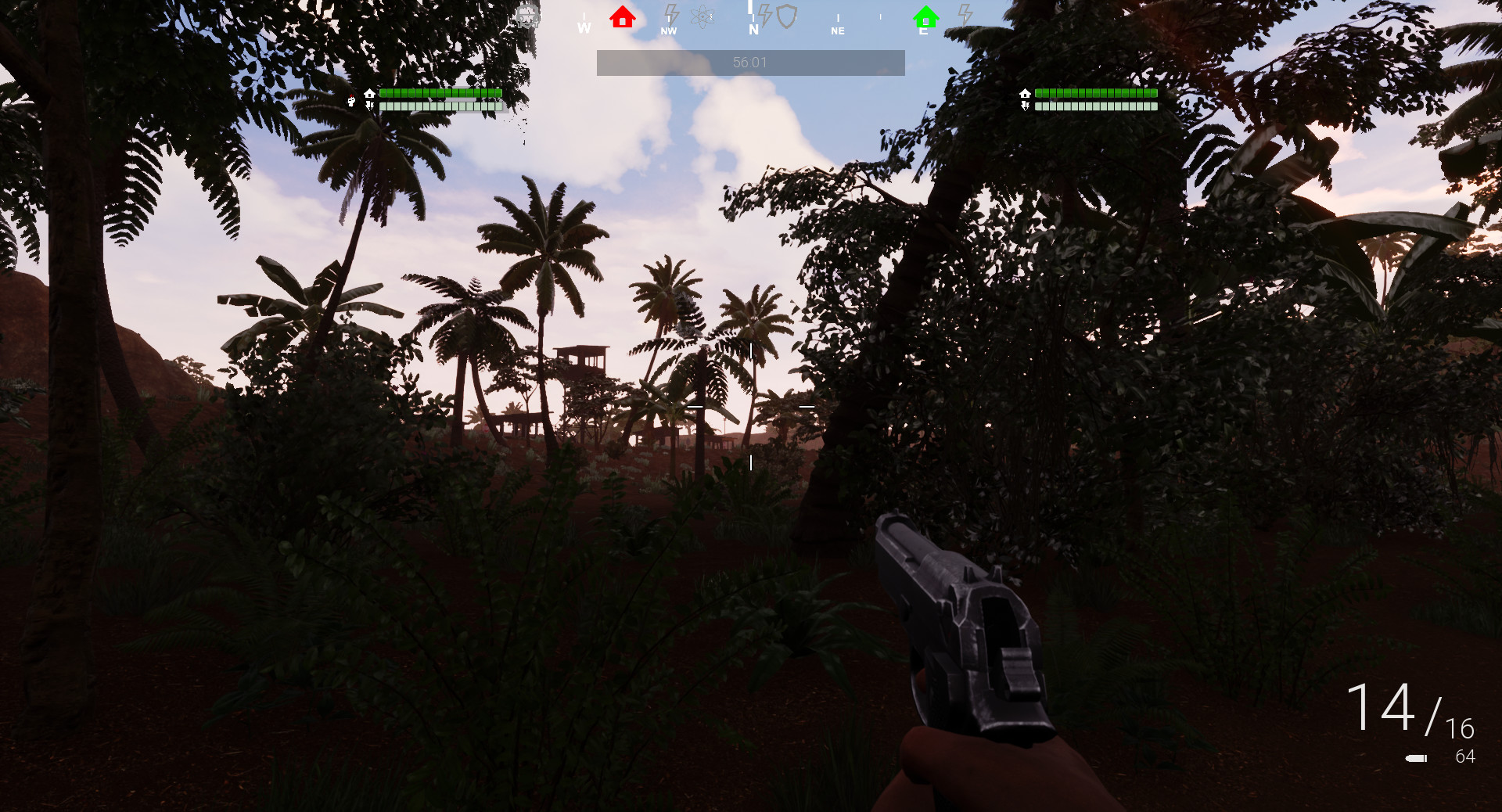Click the atom ability icon on the compass
The width and height of the screenshot is (1502, 812).
coord(702,17)
